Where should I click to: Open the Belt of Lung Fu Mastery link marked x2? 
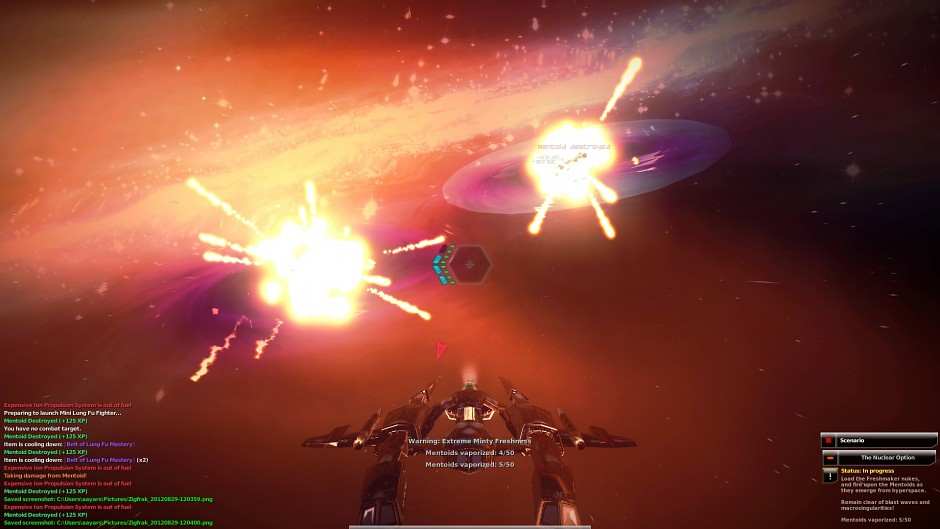coord(99,460)
